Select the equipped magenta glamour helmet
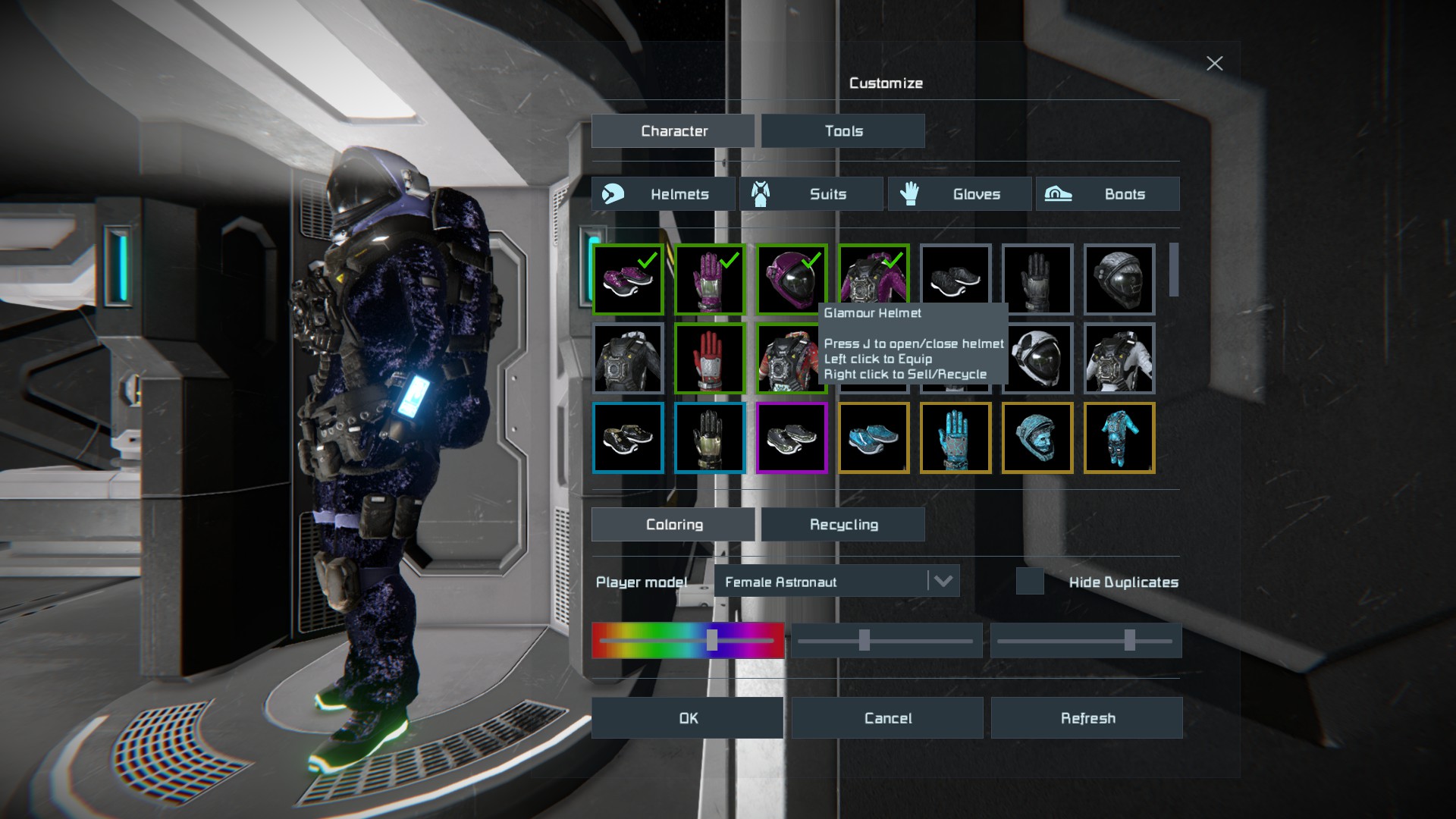This screenshot has height=819, width=1456. [792, 279]
